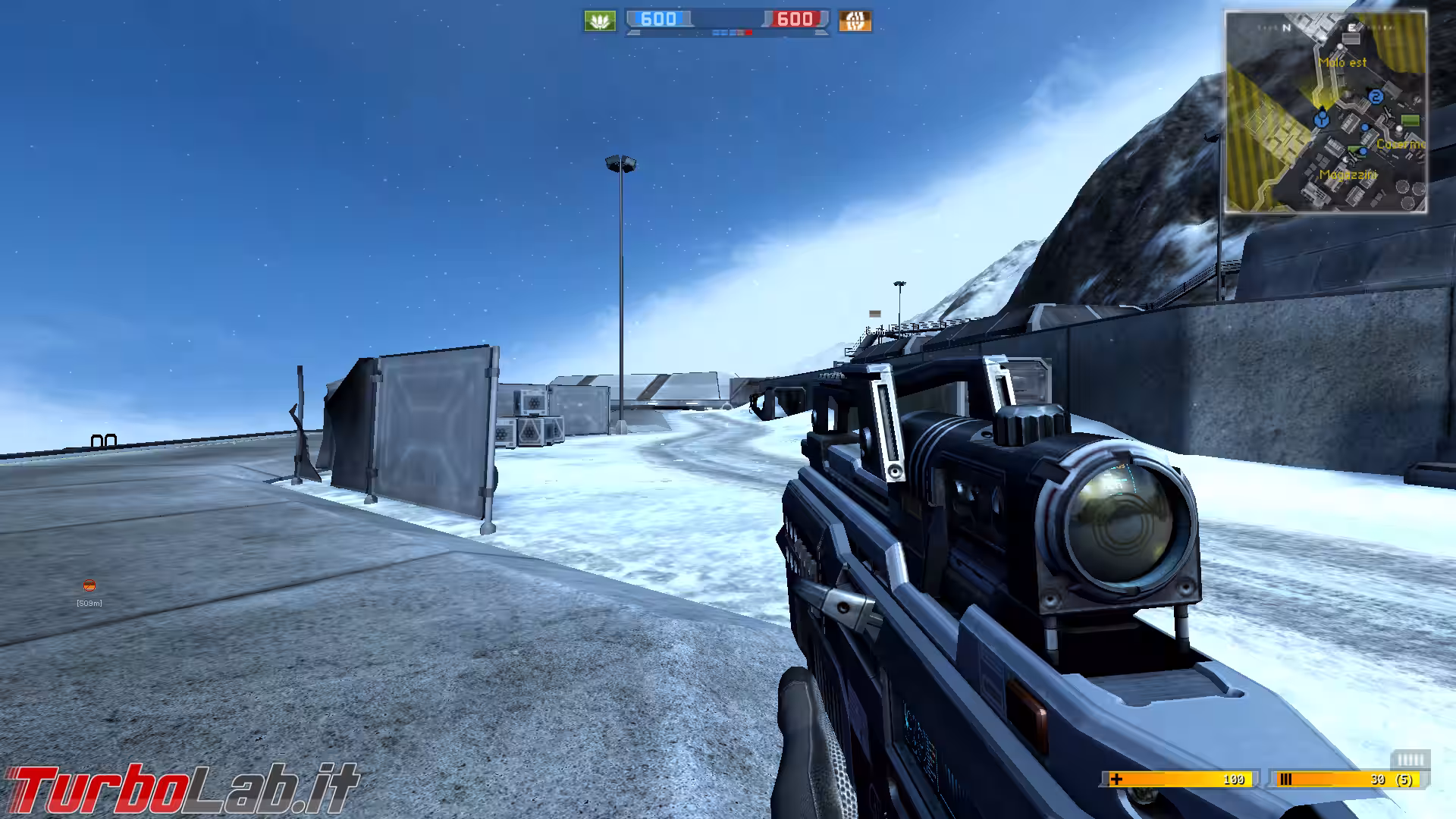
Task: Select the green EU faction emblem
Action: tap(600, 19)
